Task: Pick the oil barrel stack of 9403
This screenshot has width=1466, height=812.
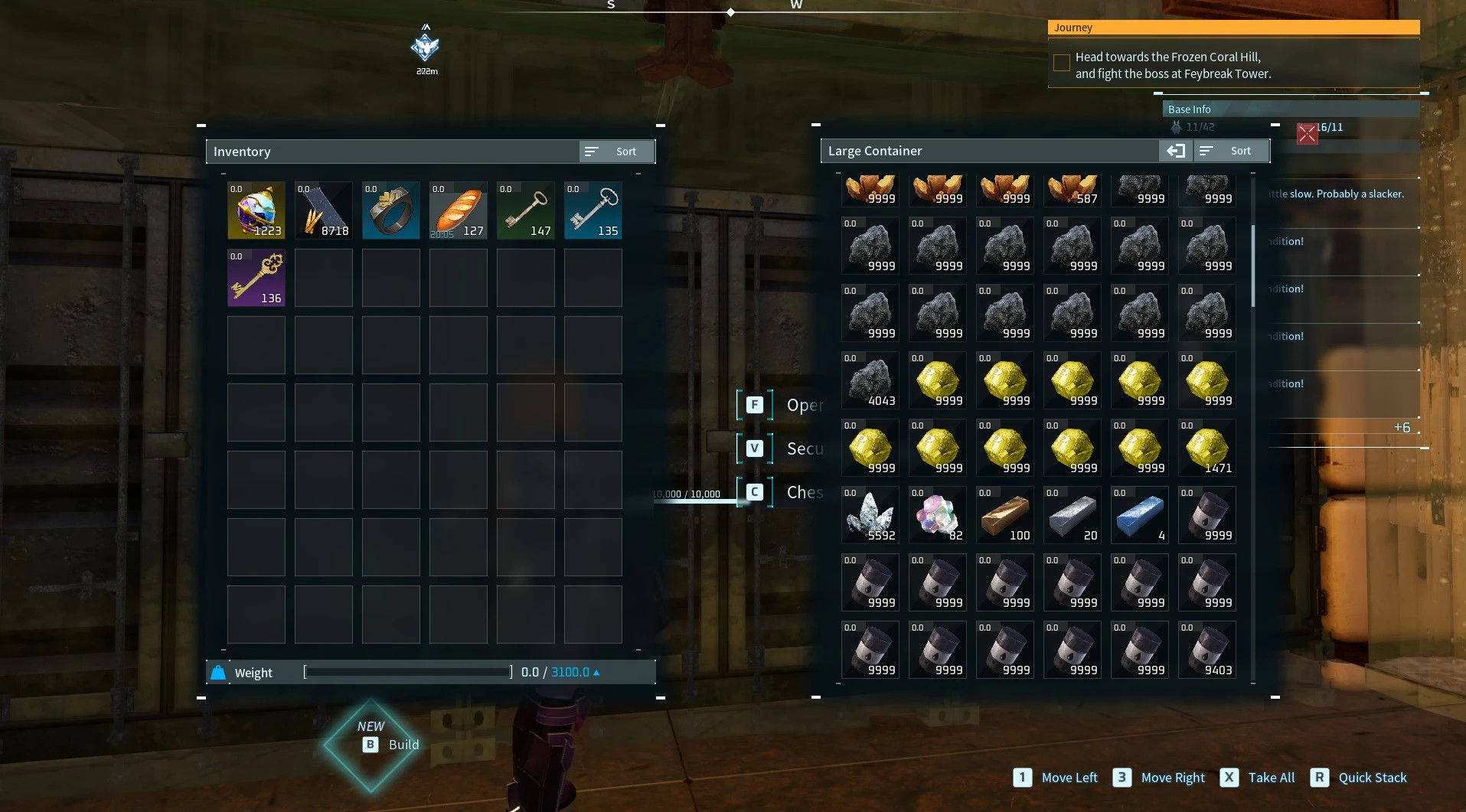Action: coord(1206,650)
